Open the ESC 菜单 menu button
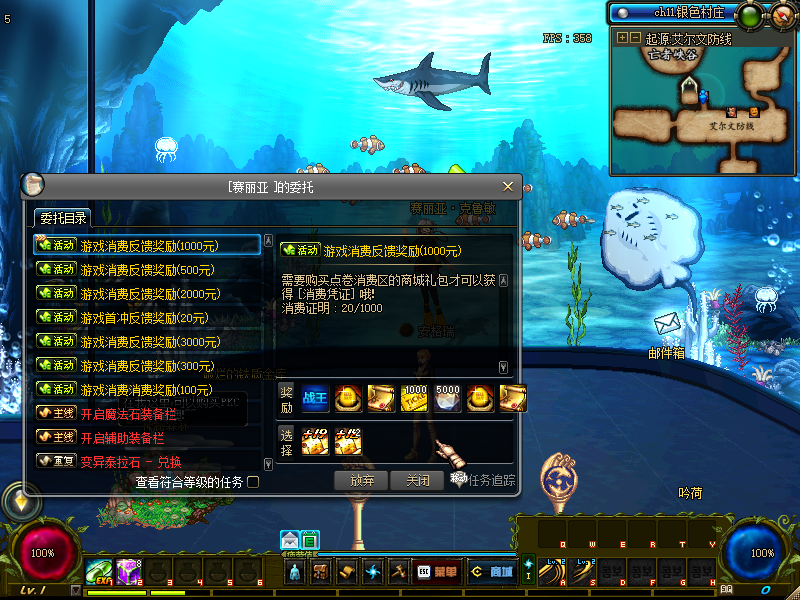Image resolution: width=800 pixels, height=600 pixels. tap(436, 572)
